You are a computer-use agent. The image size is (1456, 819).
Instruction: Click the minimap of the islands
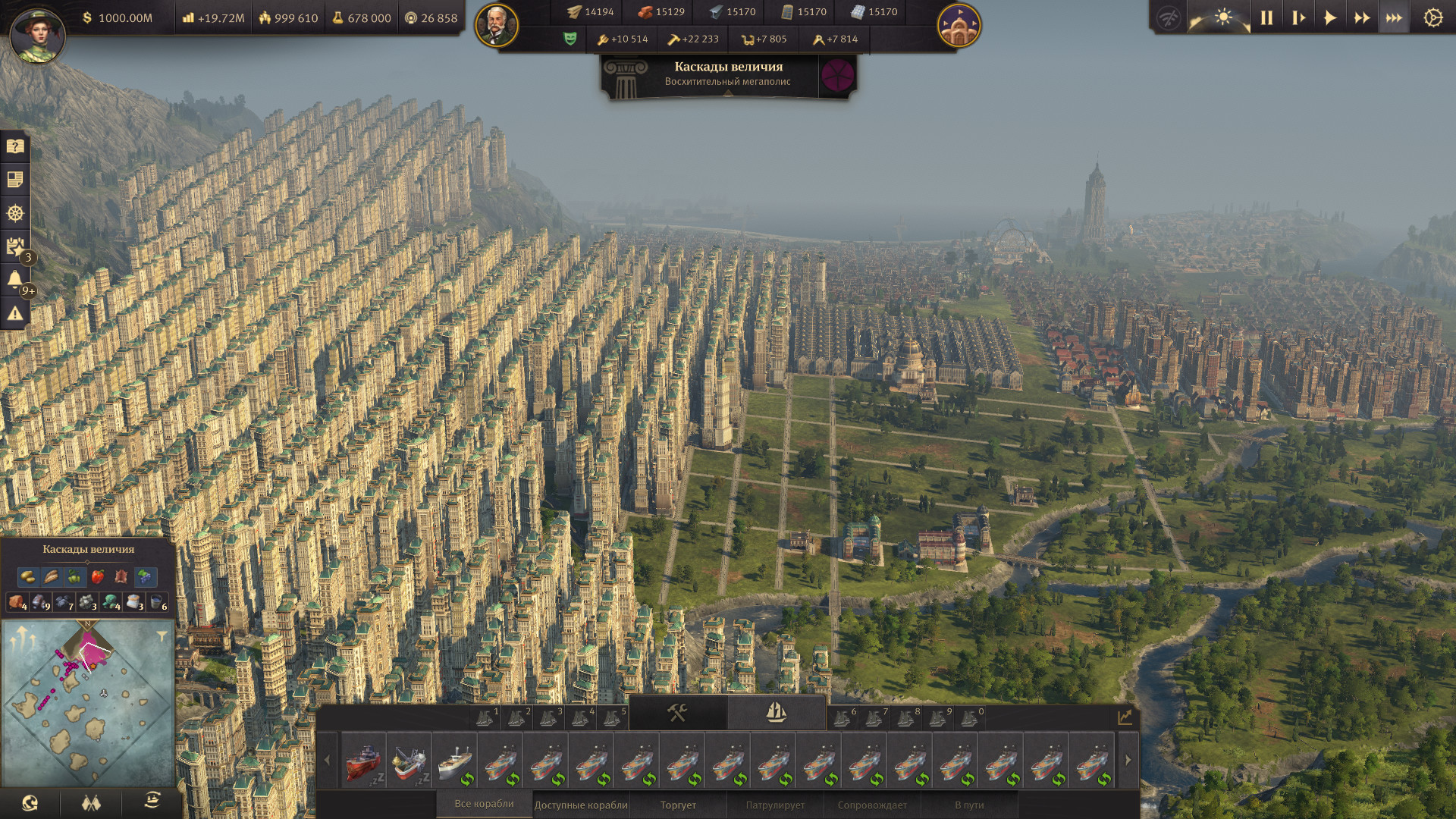(x=87, y=704)
